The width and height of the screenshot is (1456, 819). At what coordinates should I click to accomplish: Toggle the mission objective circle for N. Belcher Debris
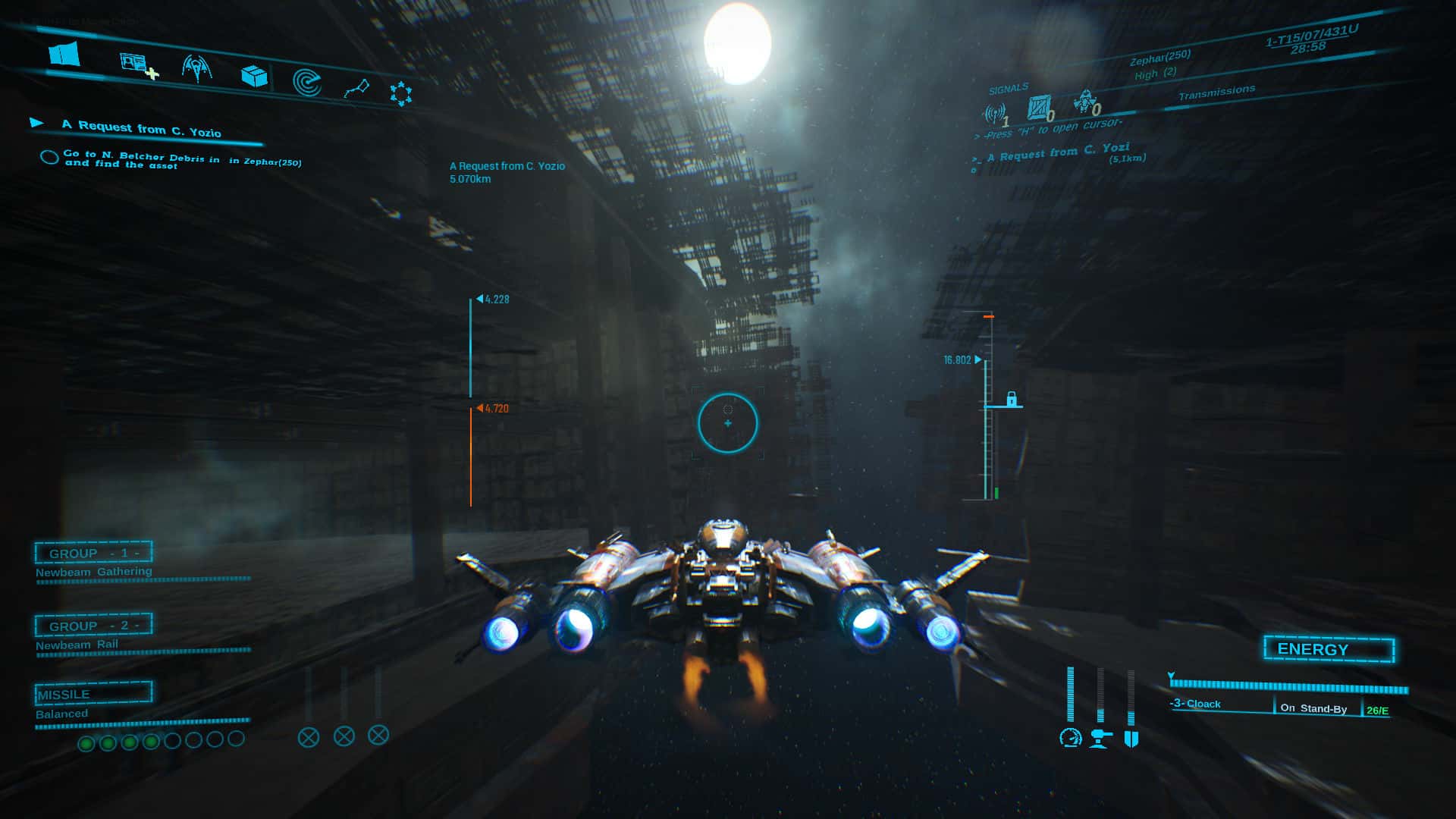49,157
